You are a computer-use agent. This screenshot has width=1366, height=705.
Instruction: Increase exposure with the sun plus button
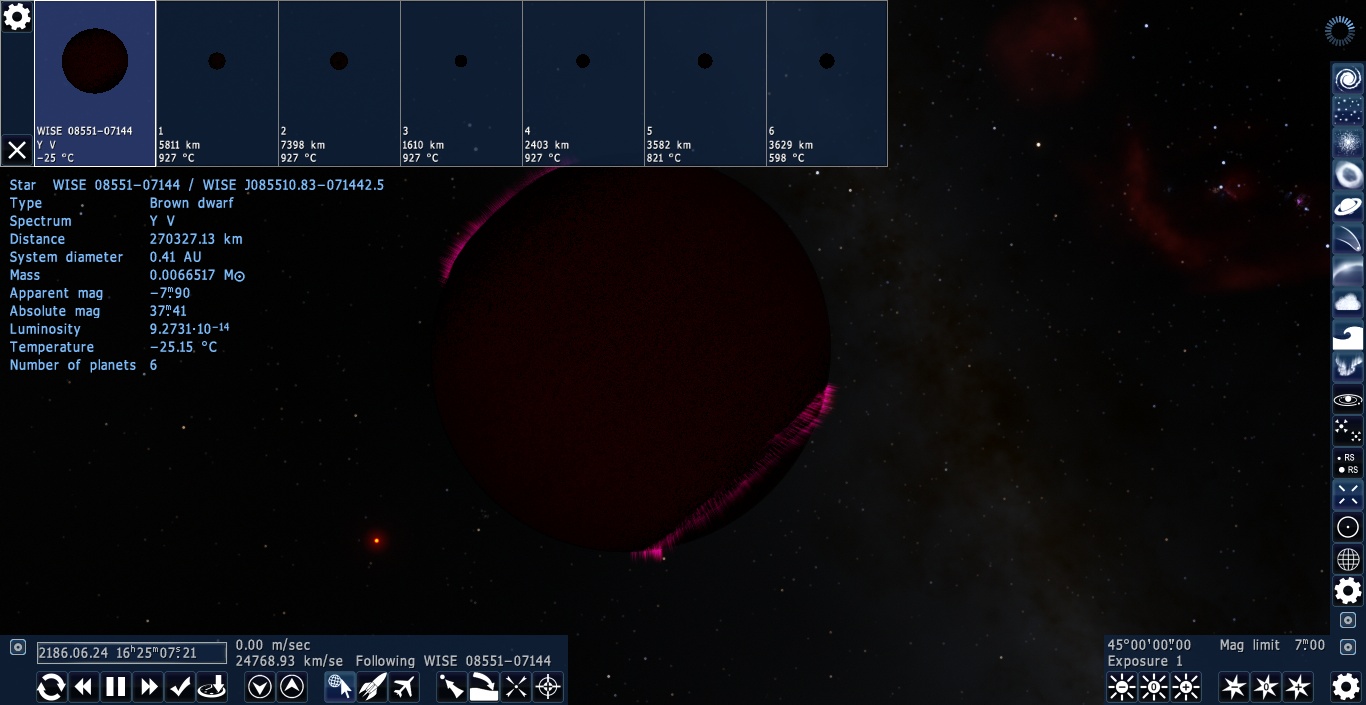(x=1186, y=687)
